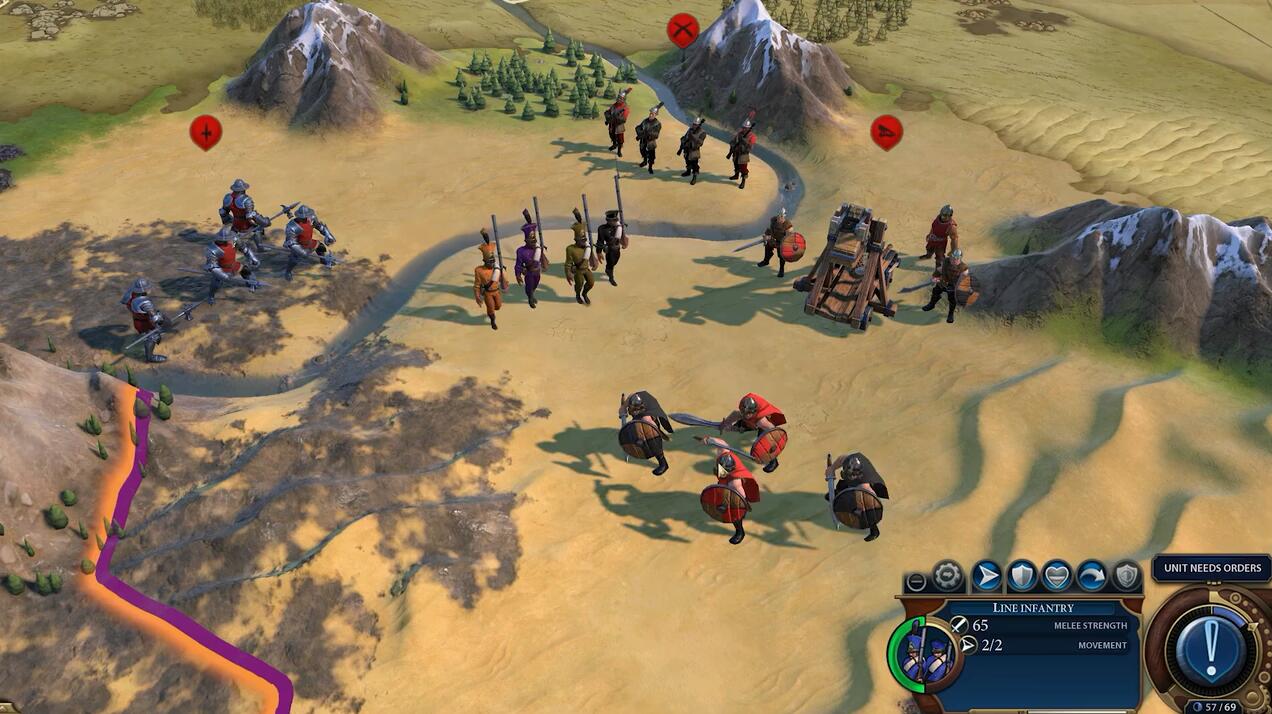Open the gear icon for more unit actions
The width and height of the screenshot is (1272, 714).
[948, 576]
